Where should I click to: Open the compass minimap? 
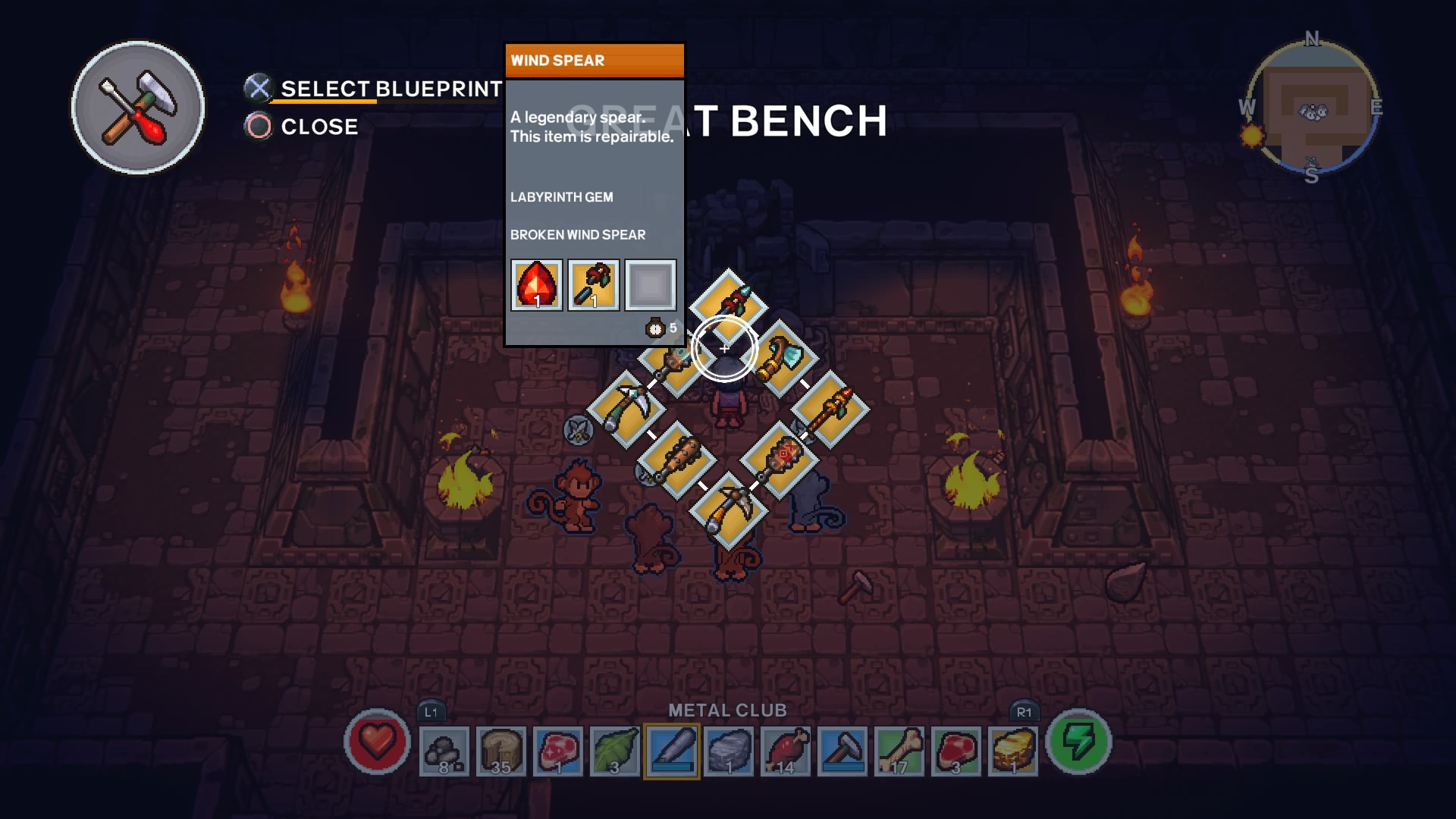coord(1312,107)
